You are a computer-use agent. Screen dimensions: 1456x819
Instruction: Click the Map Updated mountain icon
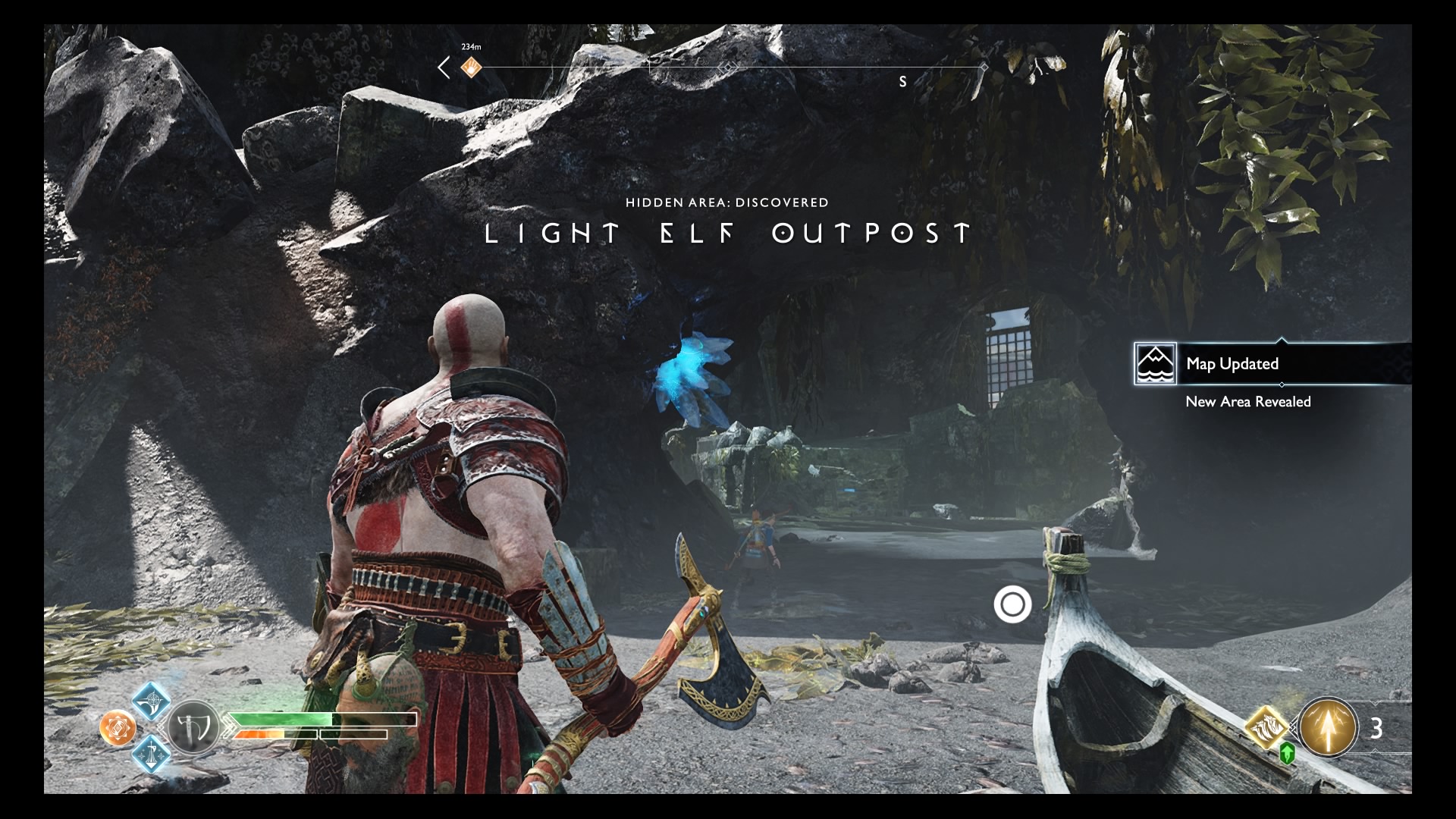pos(1156,363)
